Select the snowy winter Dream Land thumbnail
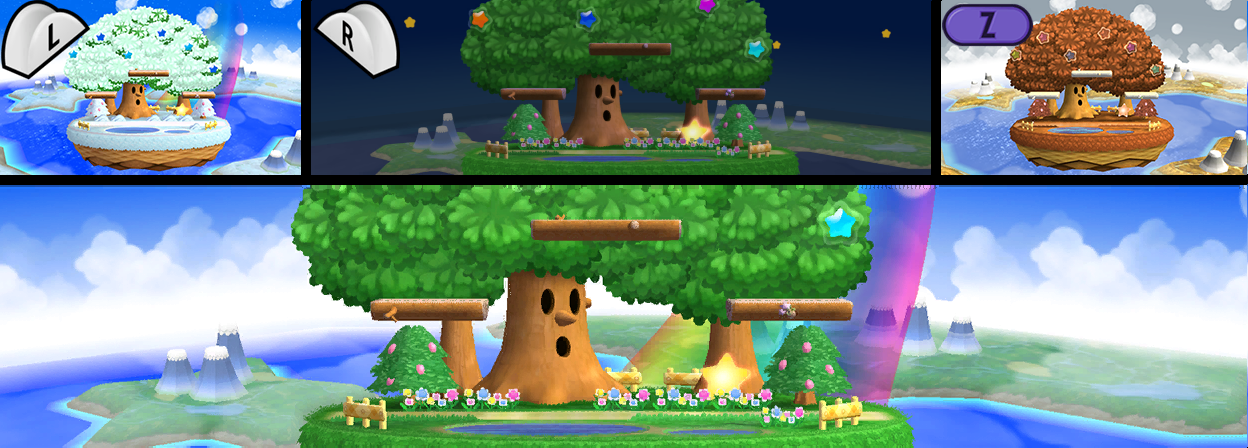This screenshot has width=1248, height=448. [150, 88]
